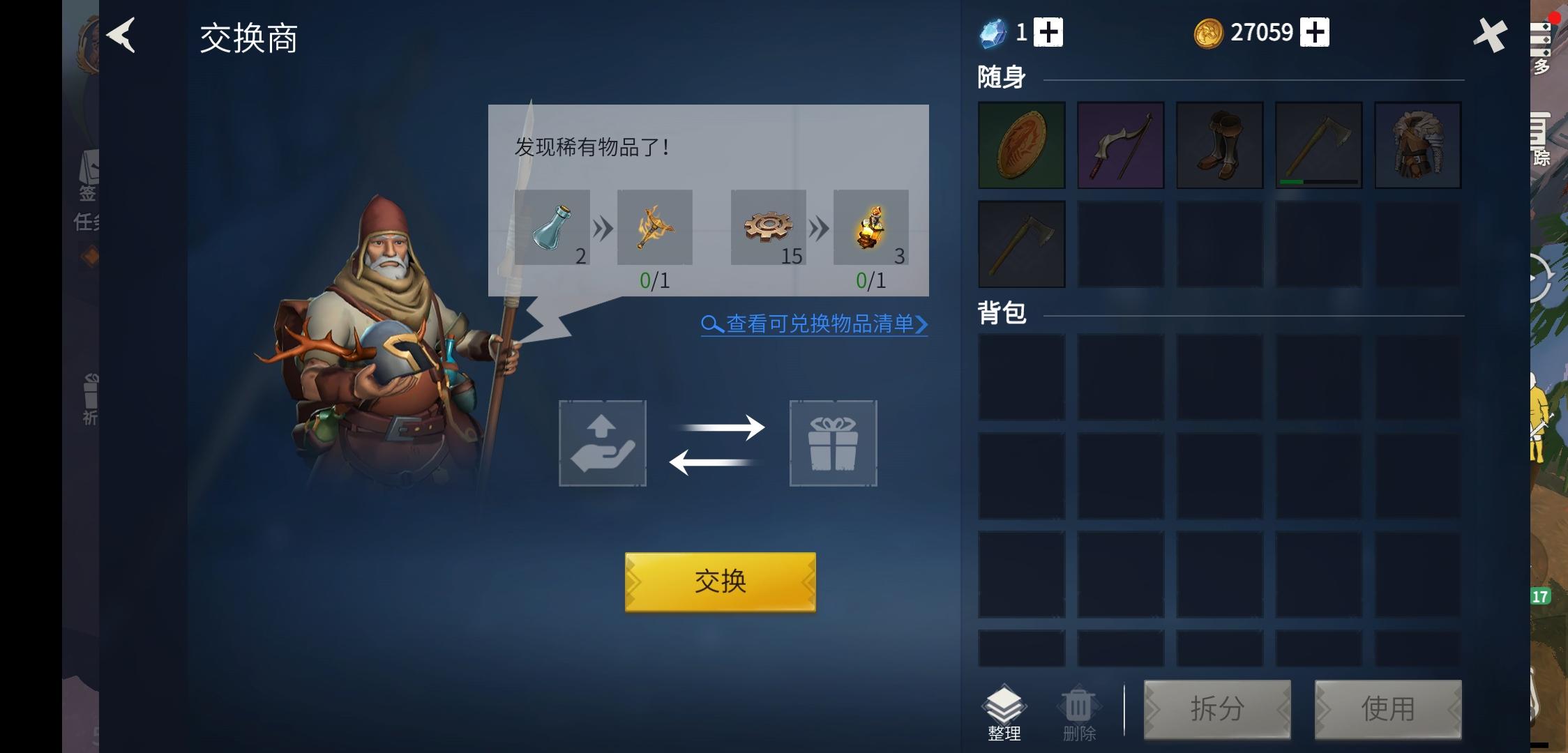Select the fur armor chest piece
1568x753 pixels.
click(x=1419, y=144)
